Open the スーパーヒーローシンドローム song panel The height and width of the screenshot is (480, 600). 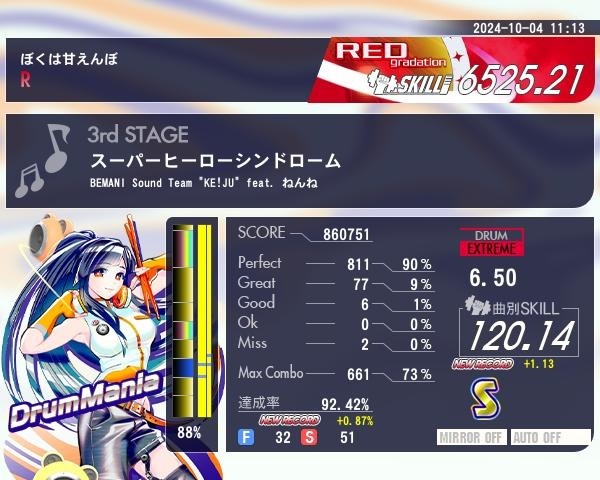pyautogui.click(x=300, y=161)
